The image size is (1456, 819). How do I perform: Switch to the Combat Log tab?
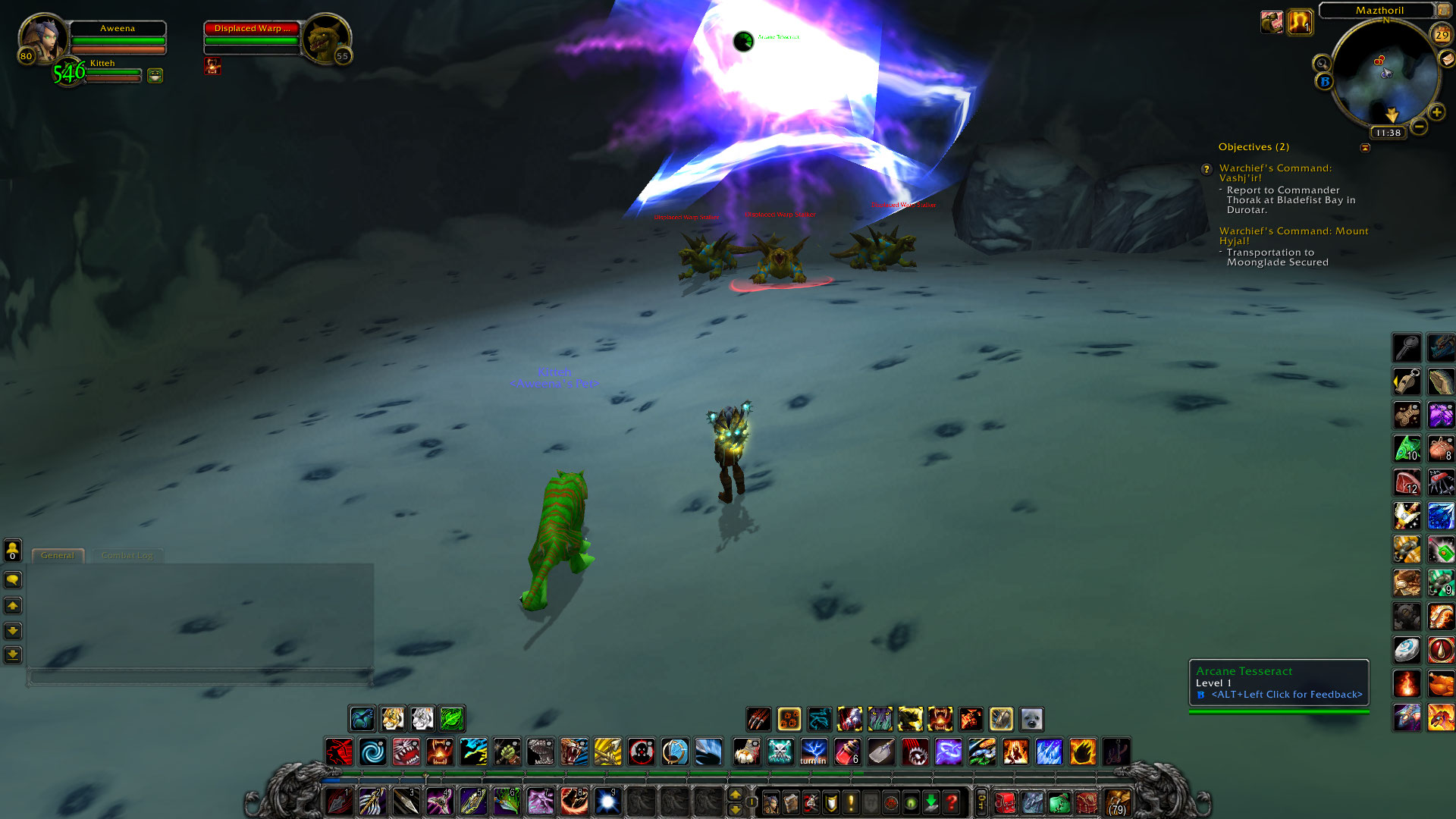click(x=127, y=555)
